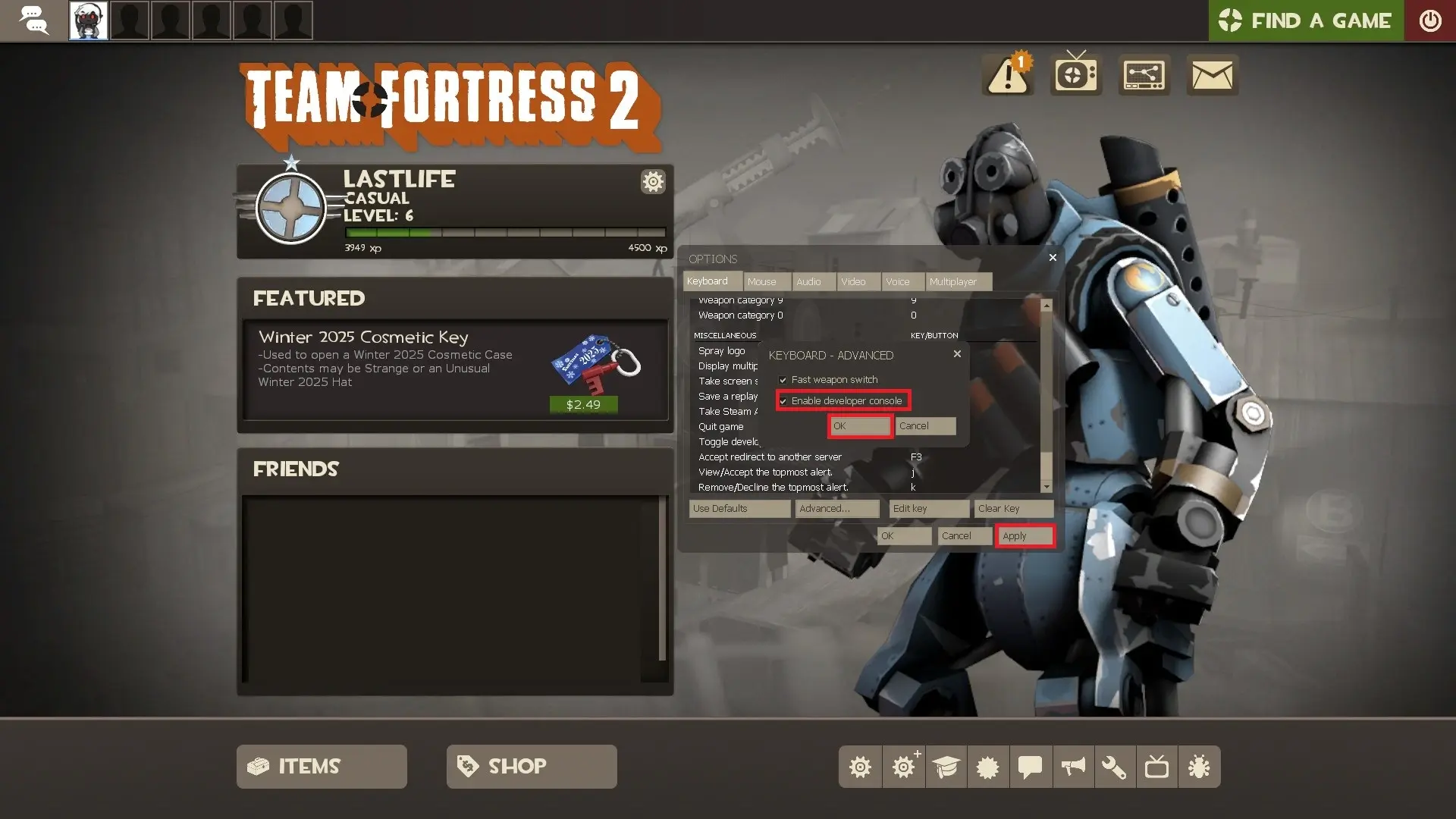Image resolution: width=1456 pixels, height=819 pixels.
Task: Buy the Winter 2025 Cosmetic Key for $2.49
Action: click(x=583, y=405)
